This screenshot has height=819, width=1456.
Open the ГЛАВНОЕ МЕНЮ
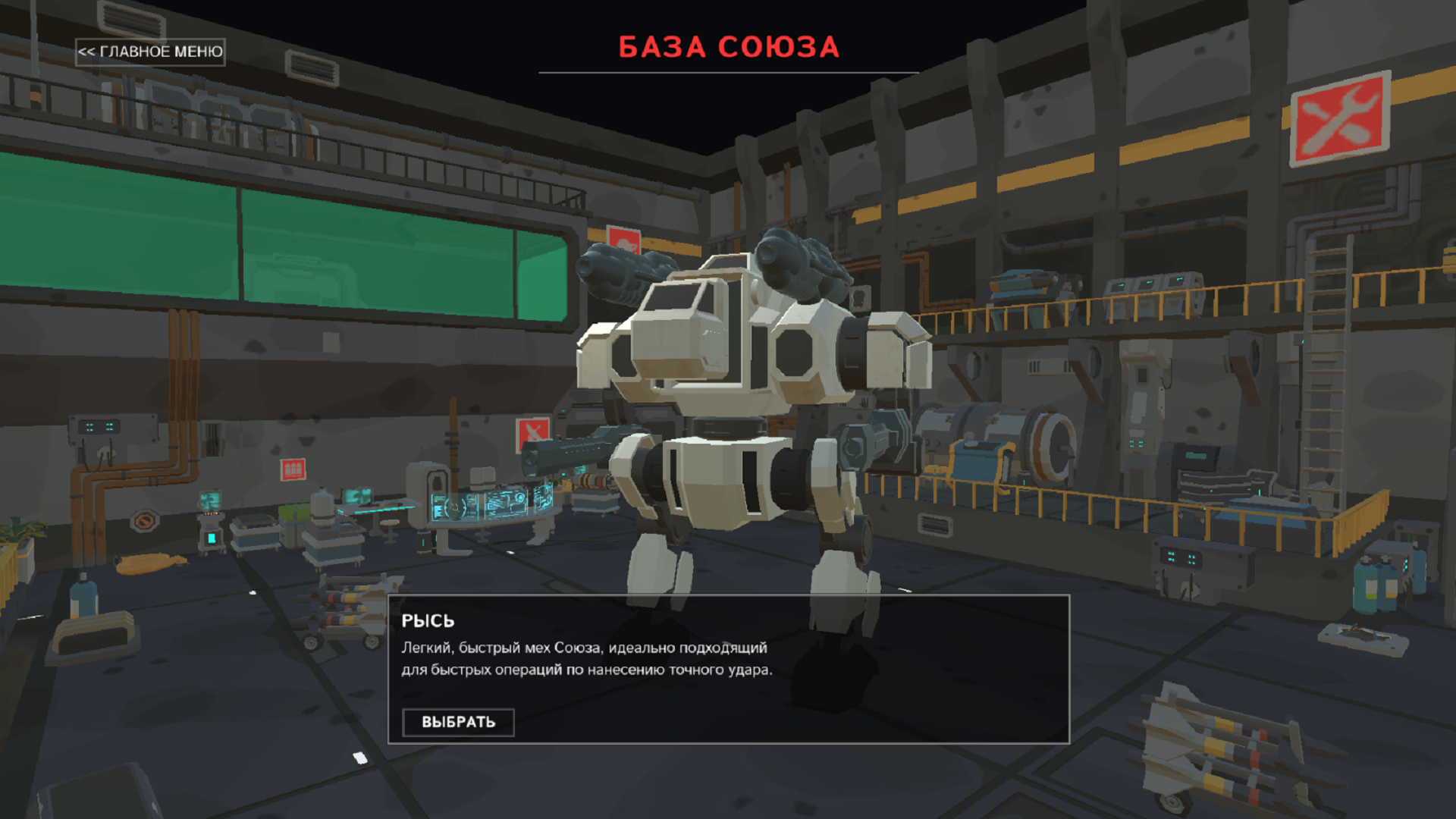point(149,52)
